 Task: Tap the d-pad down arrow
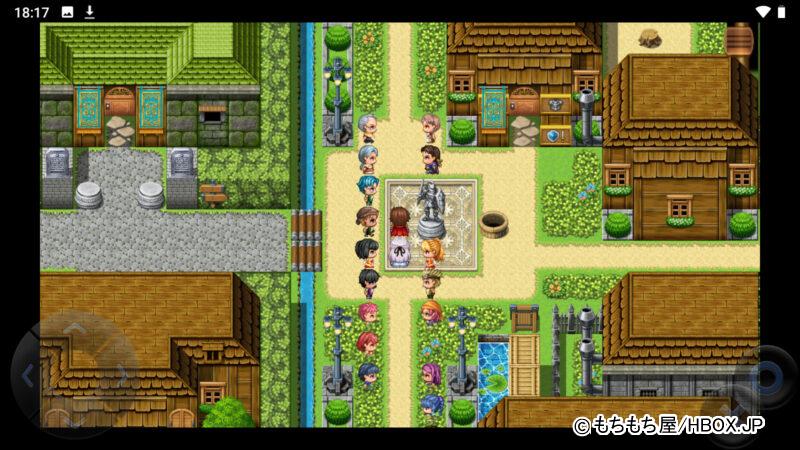74,422
